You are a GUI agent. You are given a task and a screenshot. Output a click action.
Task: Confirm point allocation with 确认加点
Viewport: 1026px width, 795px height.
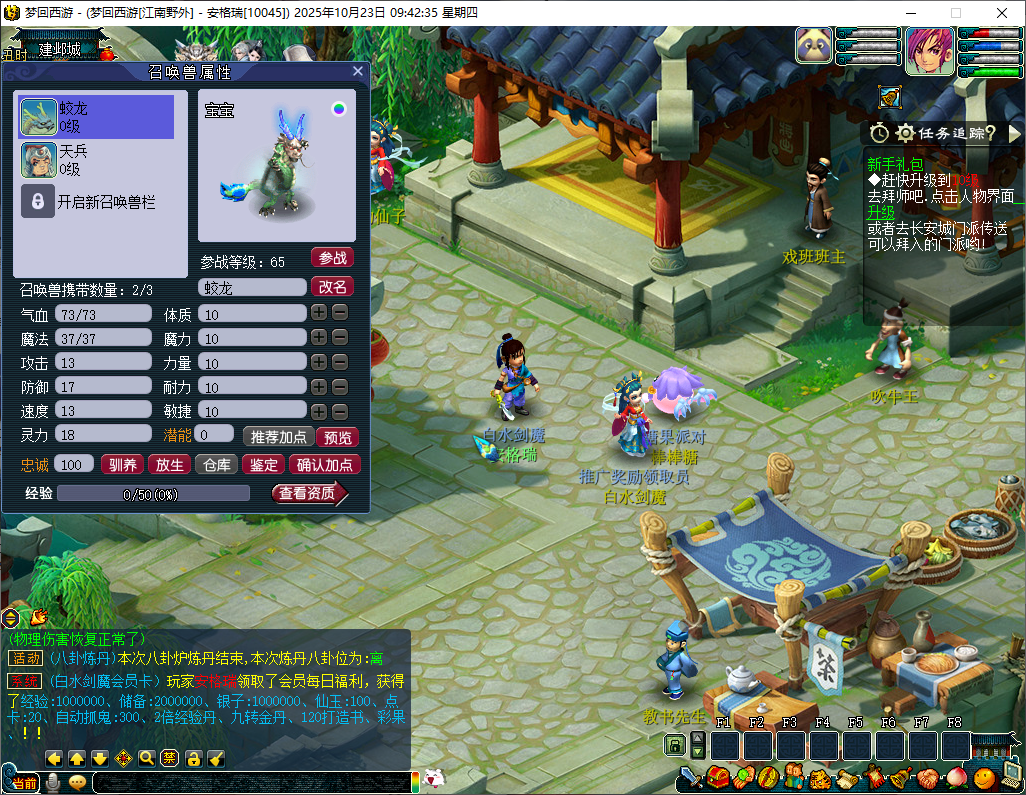325,465
